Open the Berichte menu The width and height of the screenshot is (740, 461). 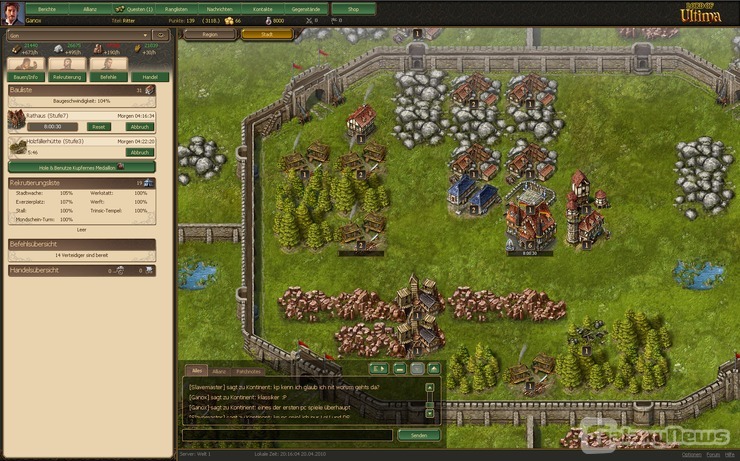tap(47, 8)
